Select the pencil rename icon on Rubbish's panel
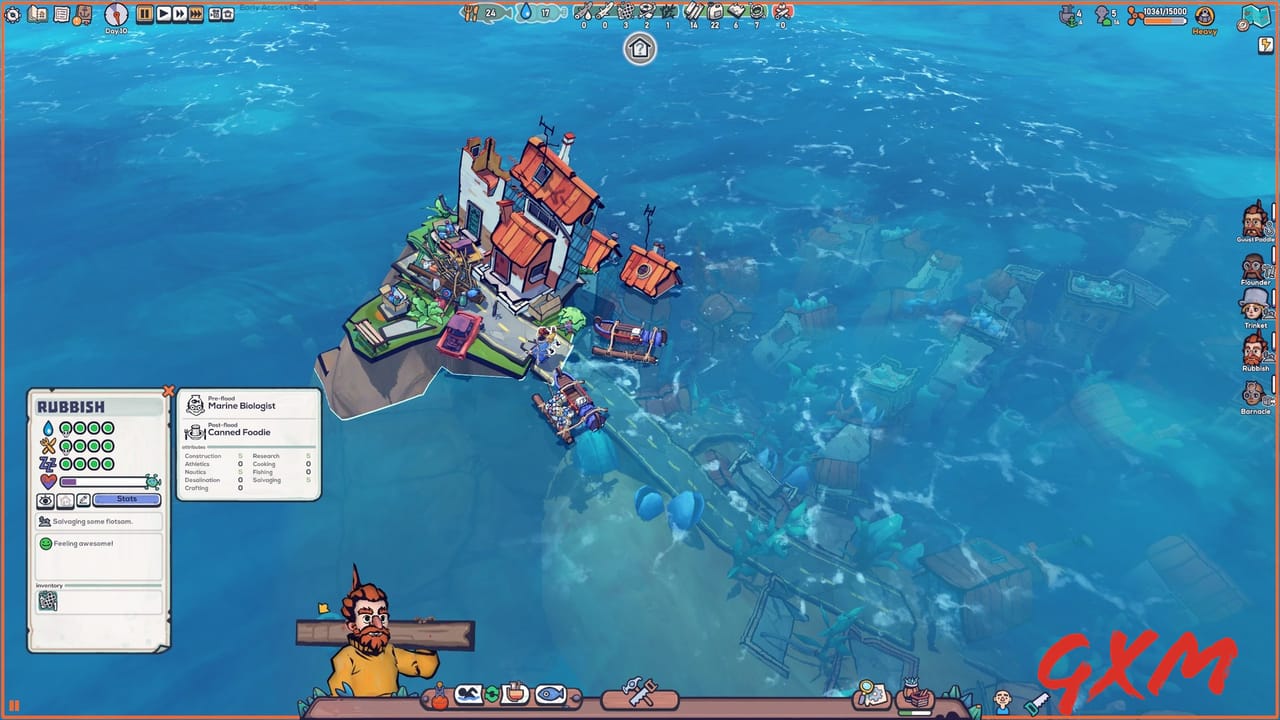The width and height of the screenshot is (1280, 720). (x=83, y=498)
